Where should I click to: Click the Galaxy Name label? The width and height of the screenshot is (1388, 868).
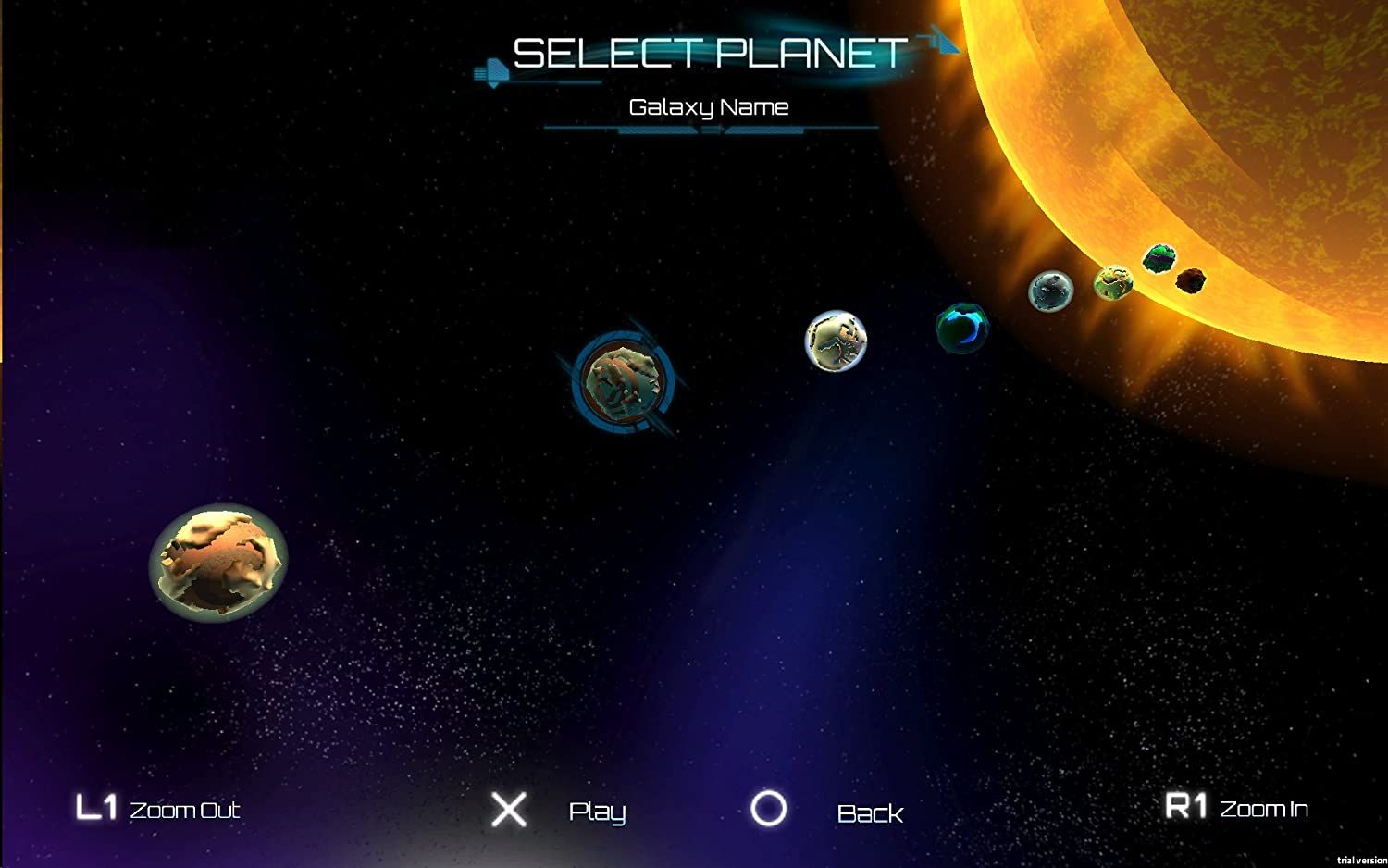tap(710, 106)
